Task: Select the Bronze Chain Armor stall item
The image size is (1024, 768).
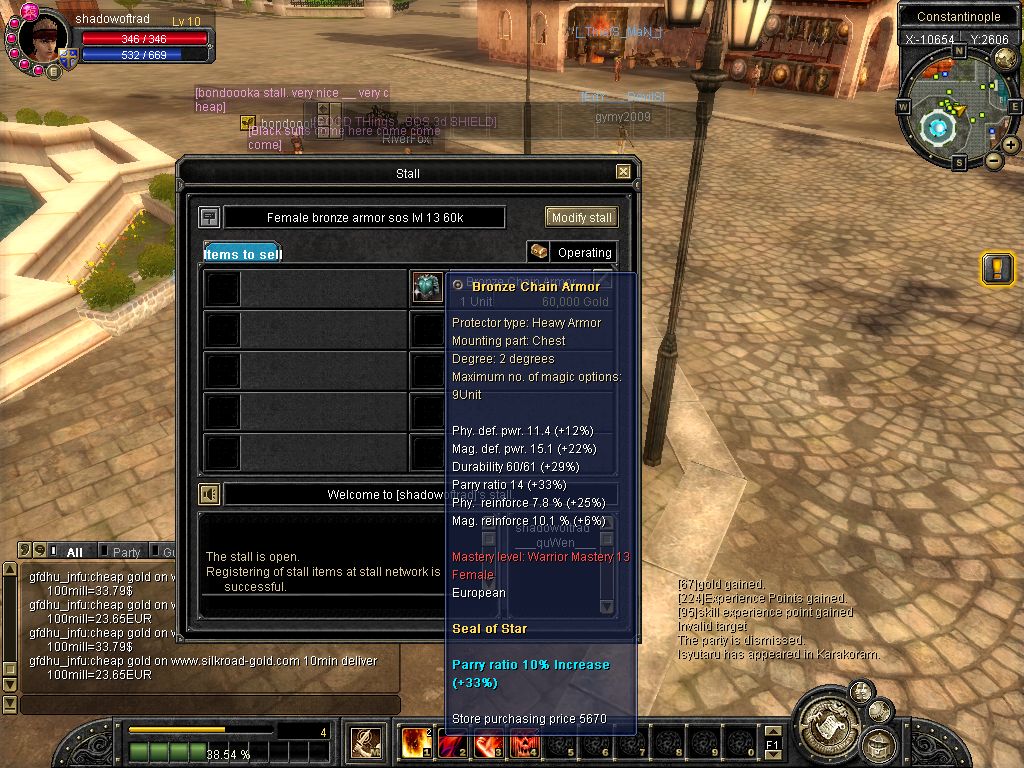Action: click(427, 287)
